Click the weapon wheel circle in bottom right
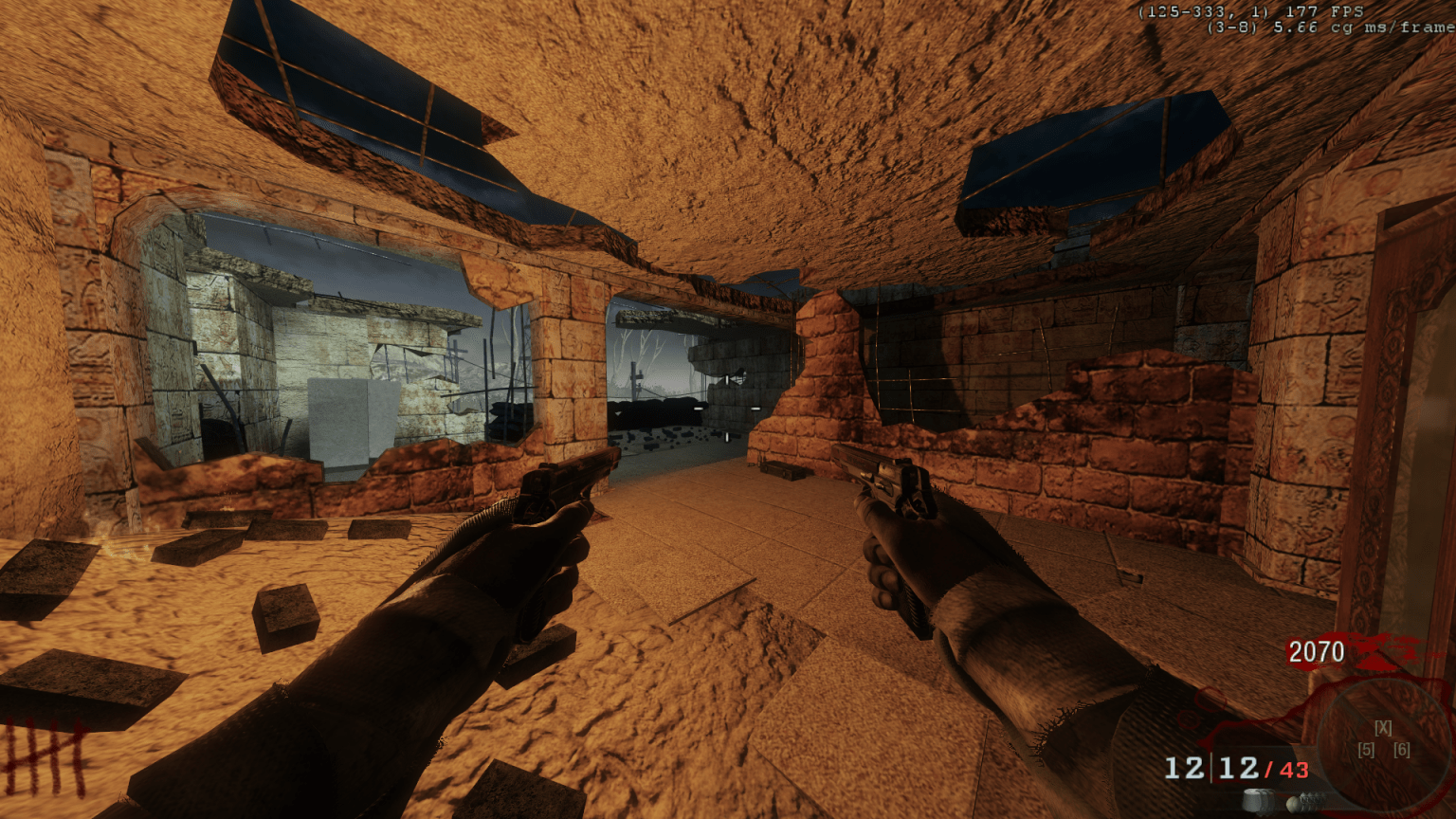1456x819 pixels. [x=1384, y=744]
